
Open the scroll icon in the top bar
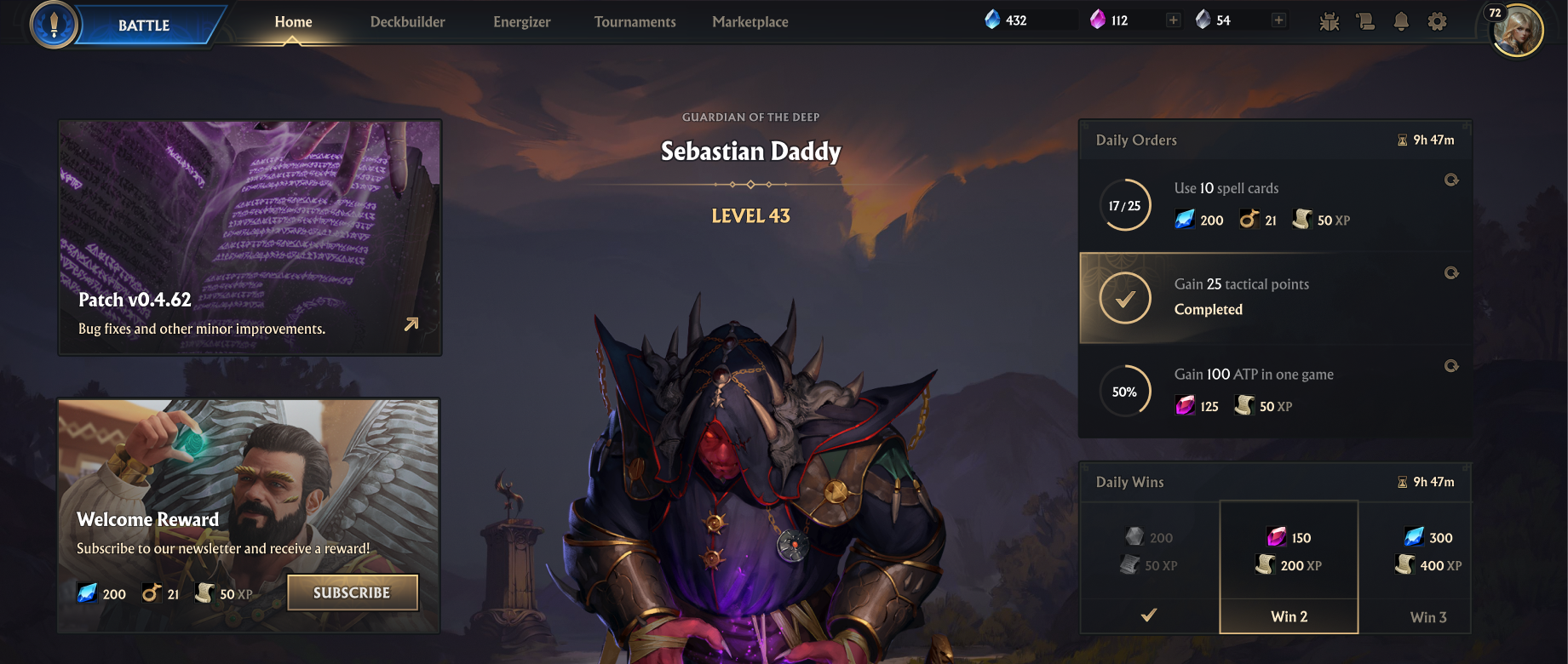tap(1365, 22)
